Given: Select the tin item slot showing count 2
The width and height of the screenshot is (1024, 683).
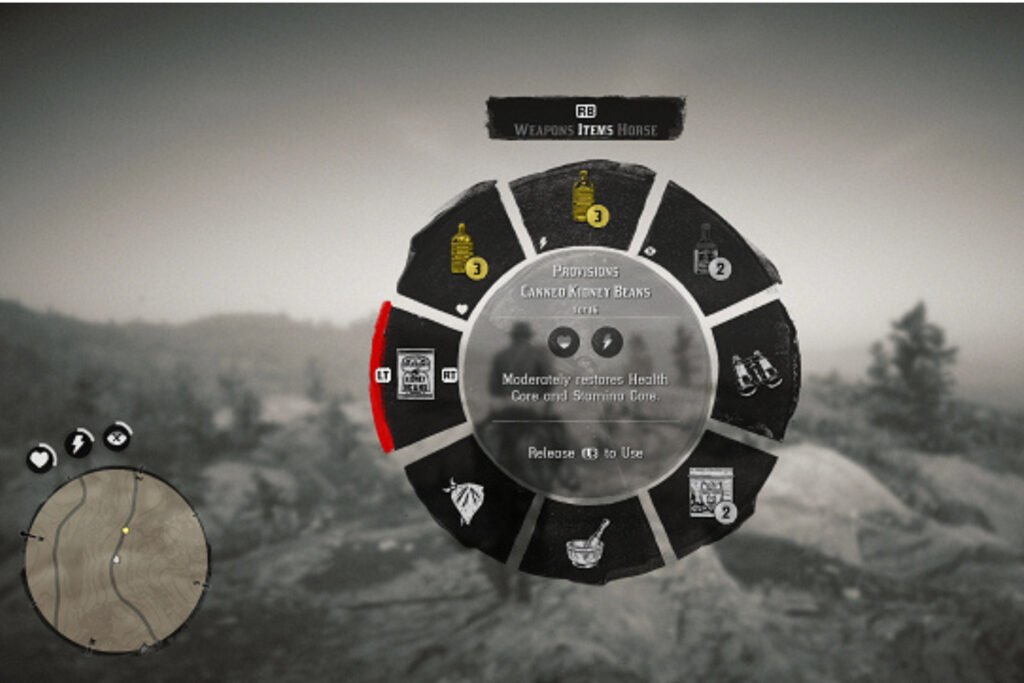Looking at the screenshot, I should point(710,494).
